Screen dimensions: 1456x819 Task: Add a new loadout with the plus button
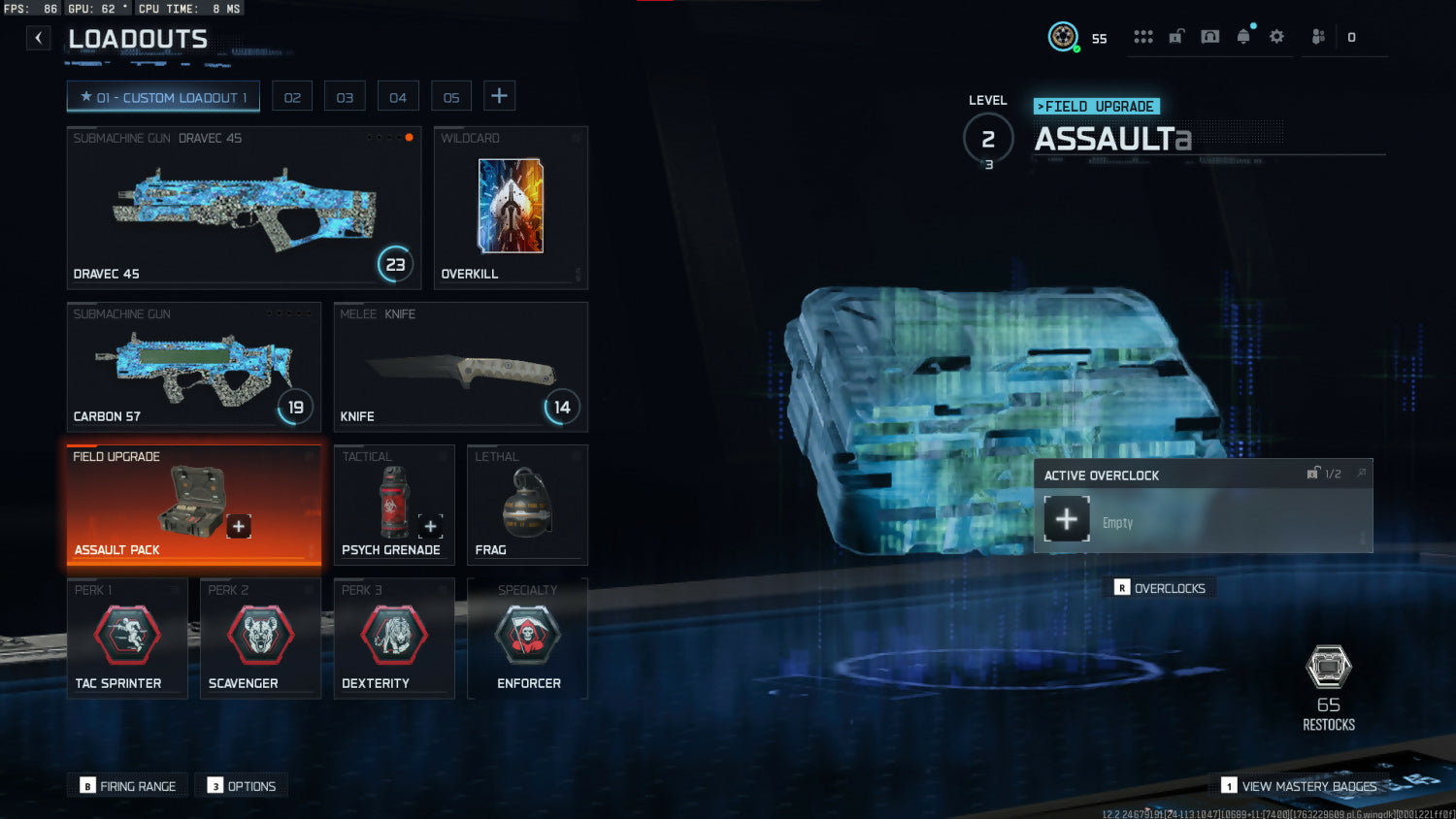coord(499,96)
